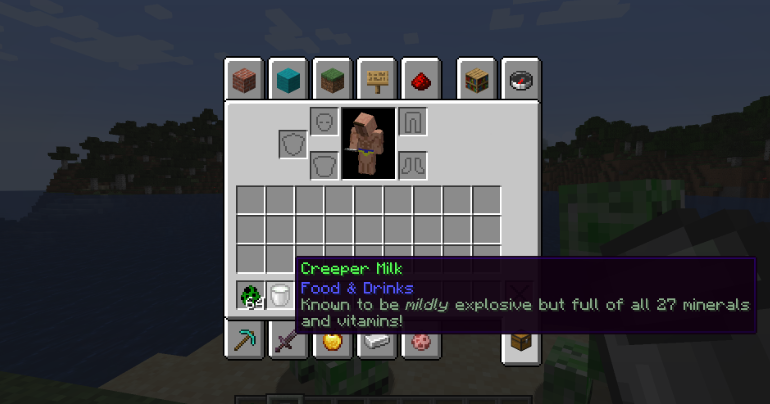
Task: Open the bookshelf tab
Action: point(476,79)
